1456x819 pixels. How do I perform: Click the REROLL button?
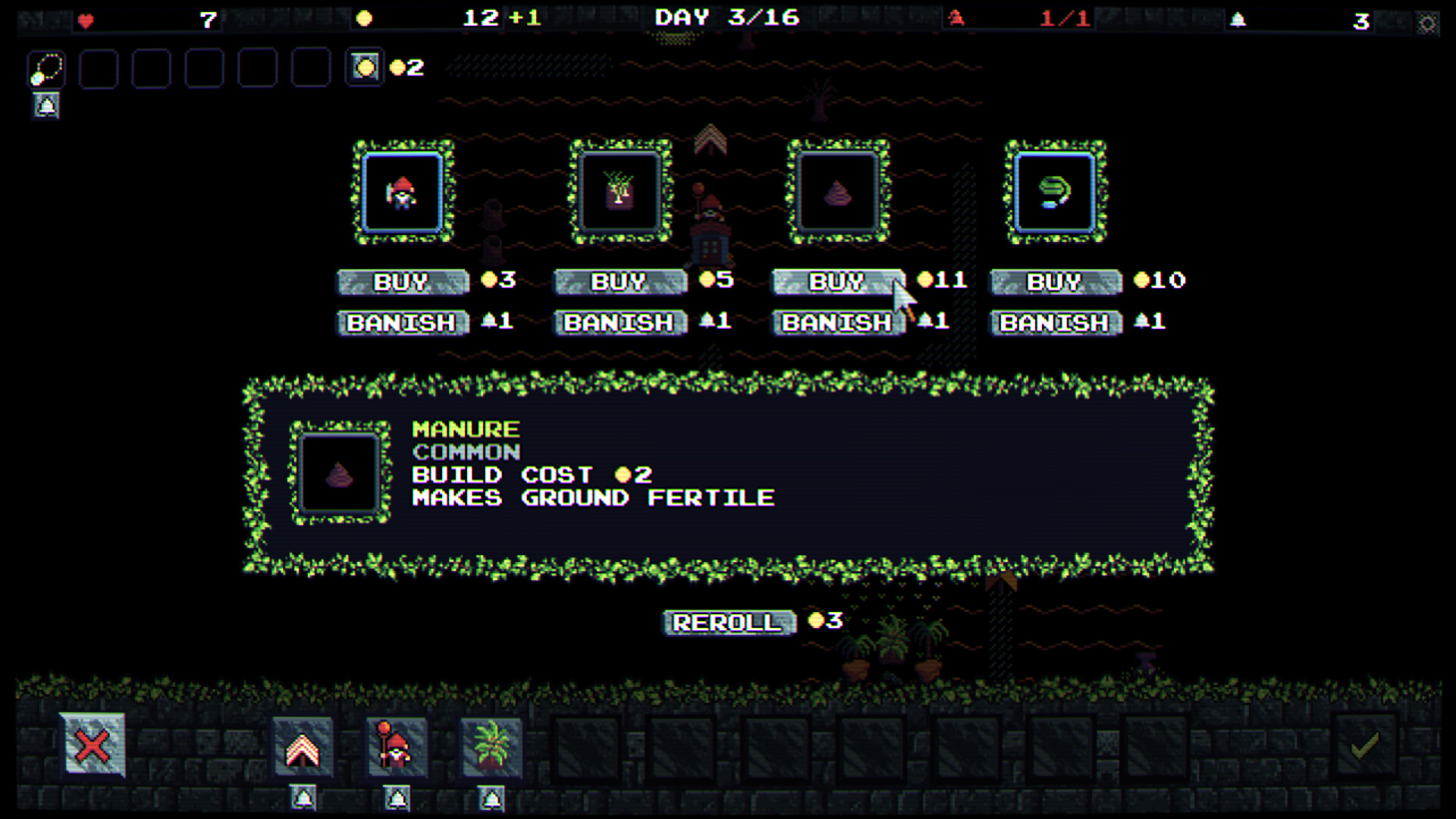pyautogui.click(x=727, y=623)
